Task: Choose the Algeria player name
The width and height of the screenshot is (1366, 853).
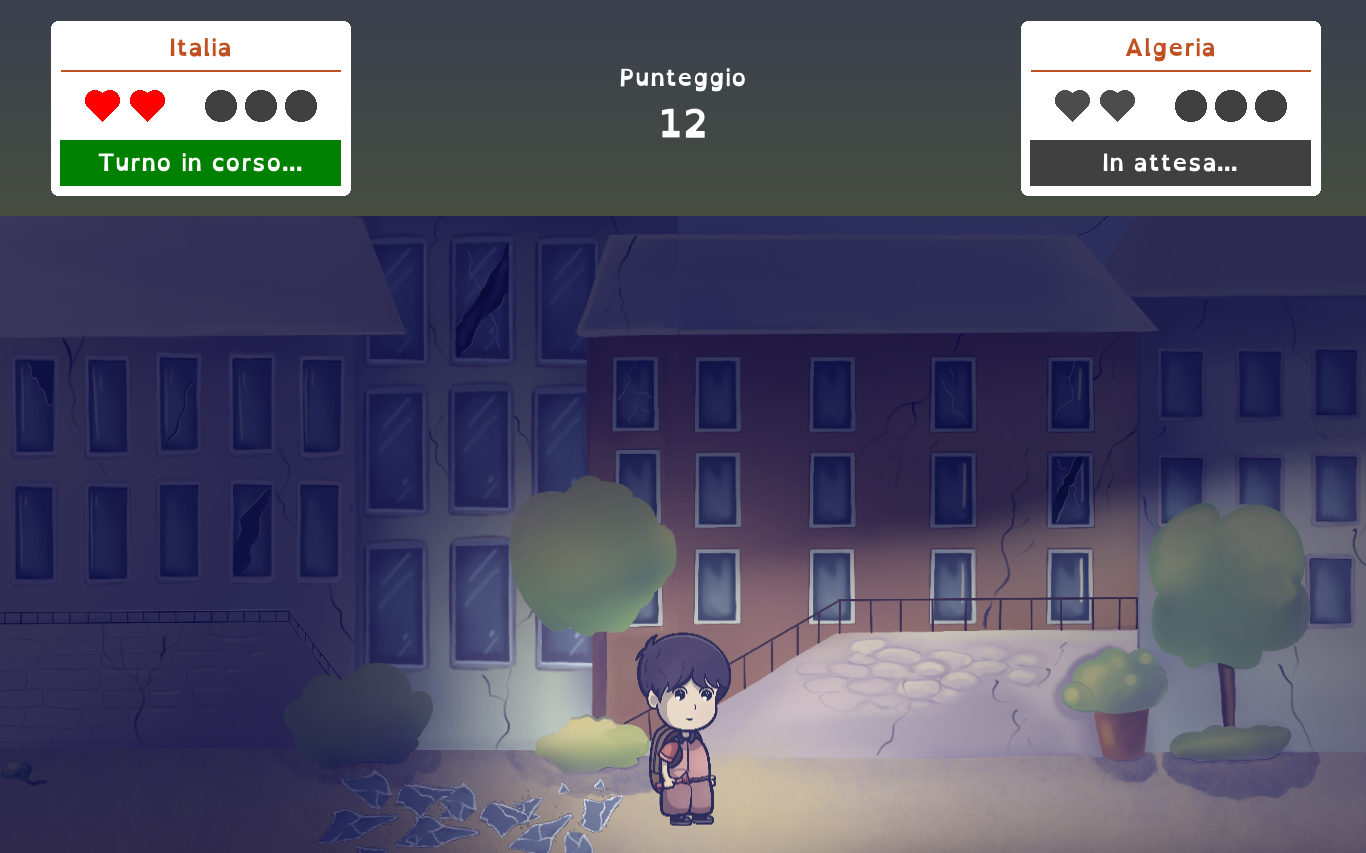Action: coord(1170,48)
